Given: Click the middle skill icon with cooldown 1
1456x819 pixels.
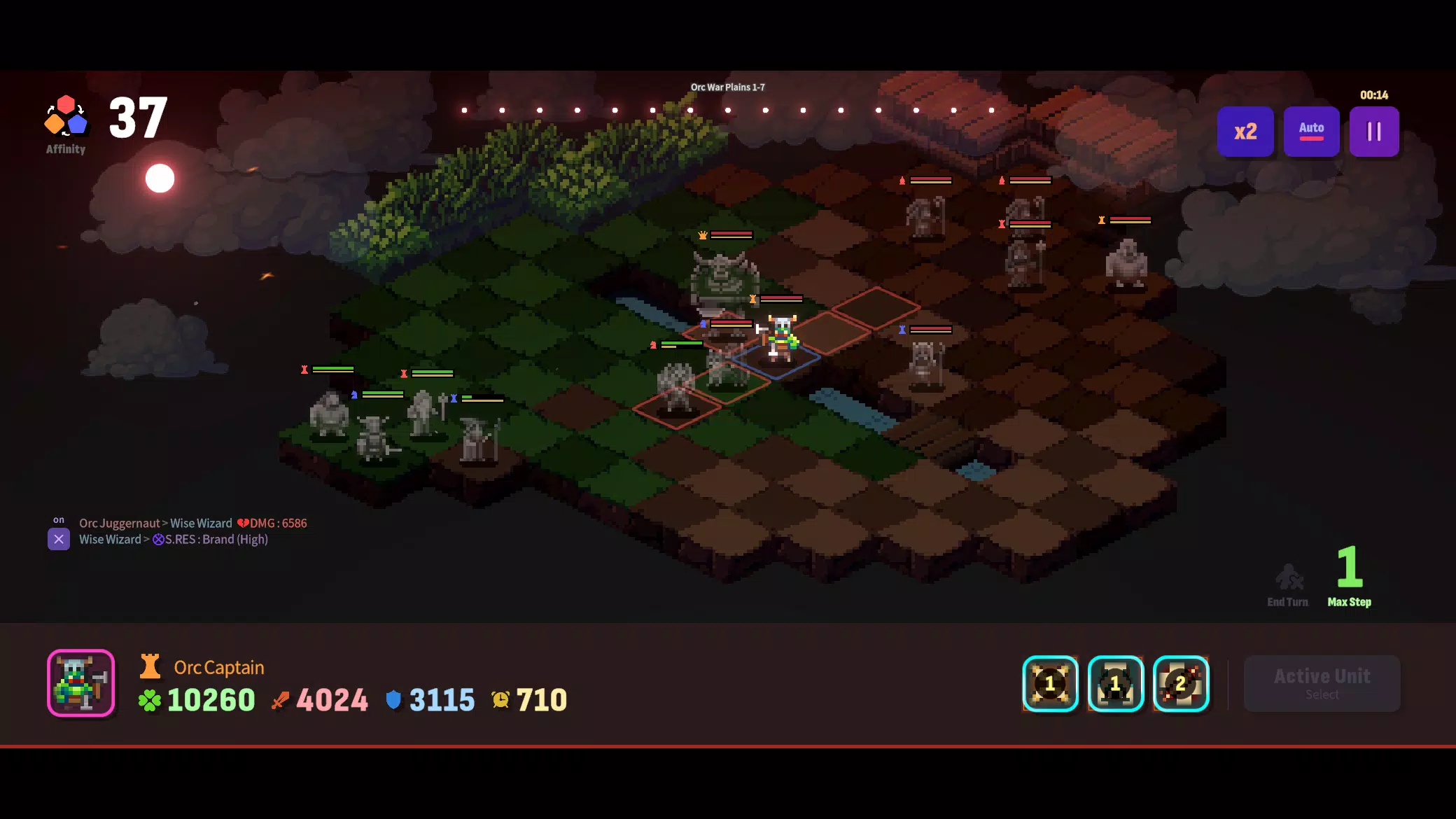Looking at the screenshot, I should 1116,684.
